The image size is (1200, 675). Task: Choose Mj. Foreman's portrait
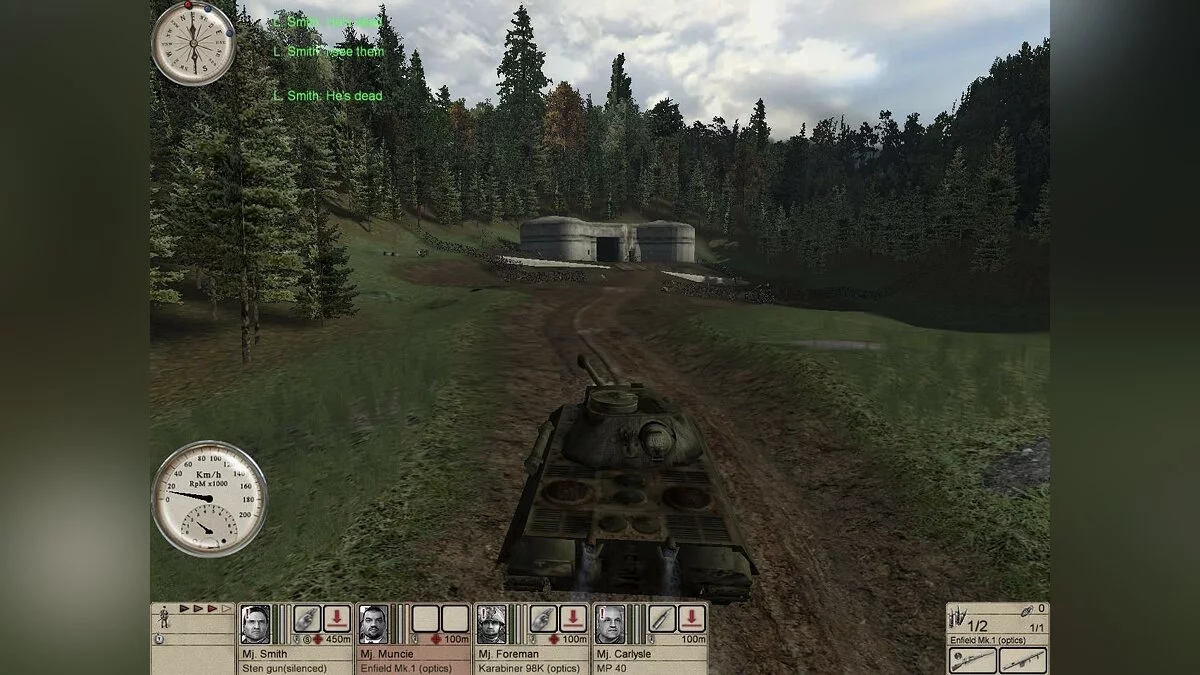coord(491,624)
